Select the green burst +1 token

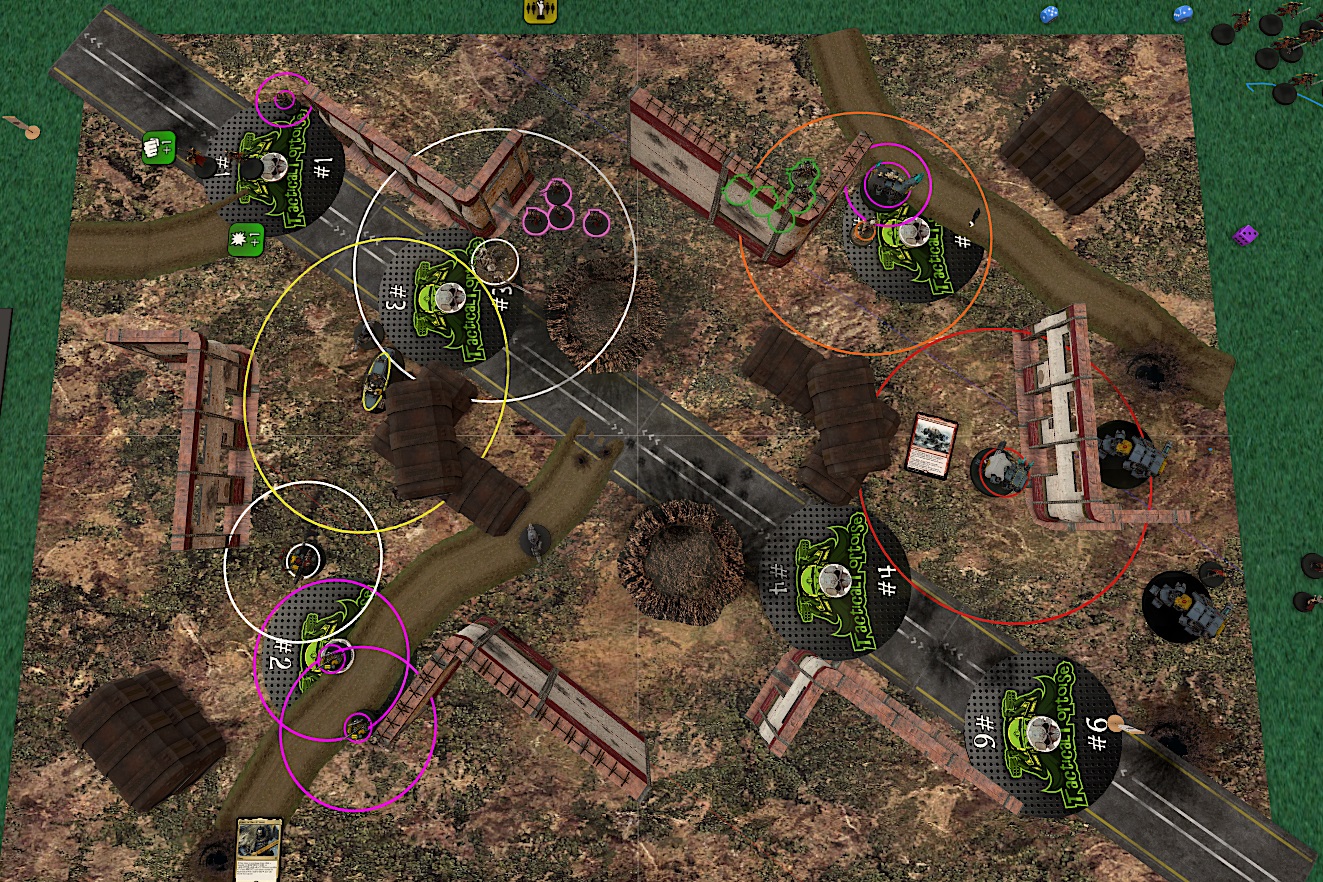click(244, 239)
